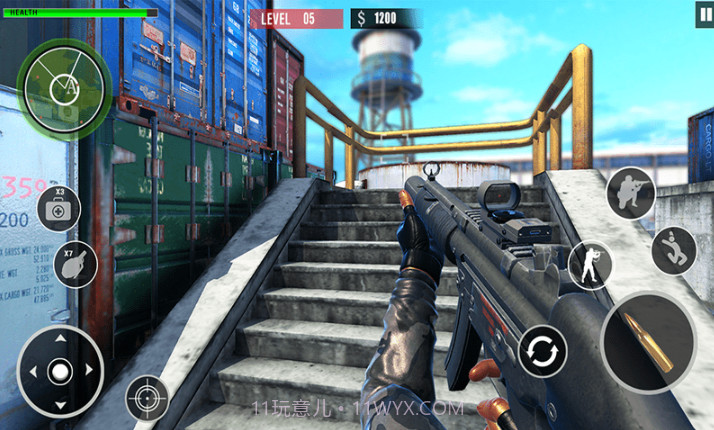Image resolution: width=714 pixels, height=430 pixels.
Task: Tap the virtual movement joystick
Action: click(60, 372)
